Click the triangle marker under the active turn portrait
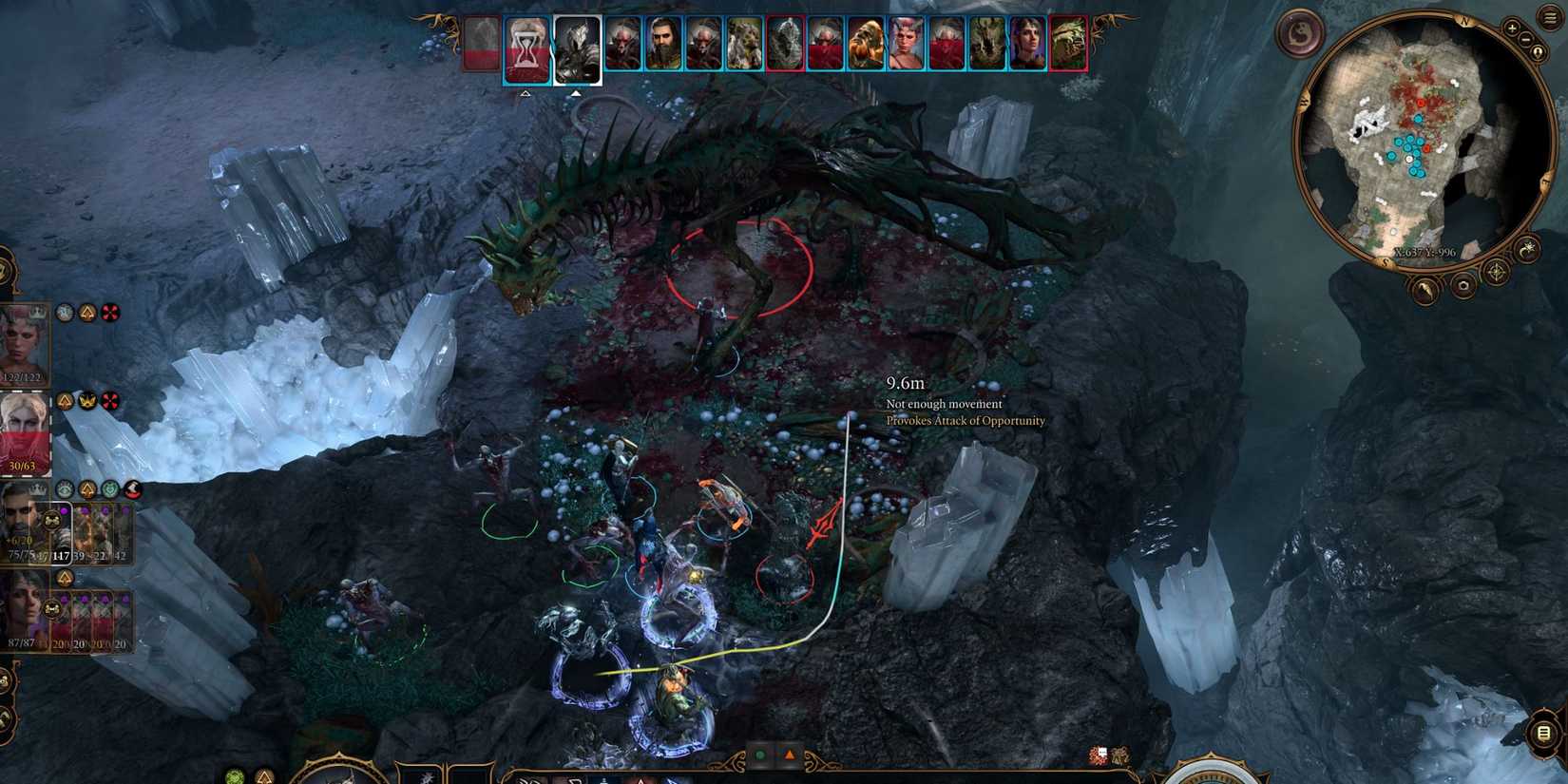 (x=578, y=95)
